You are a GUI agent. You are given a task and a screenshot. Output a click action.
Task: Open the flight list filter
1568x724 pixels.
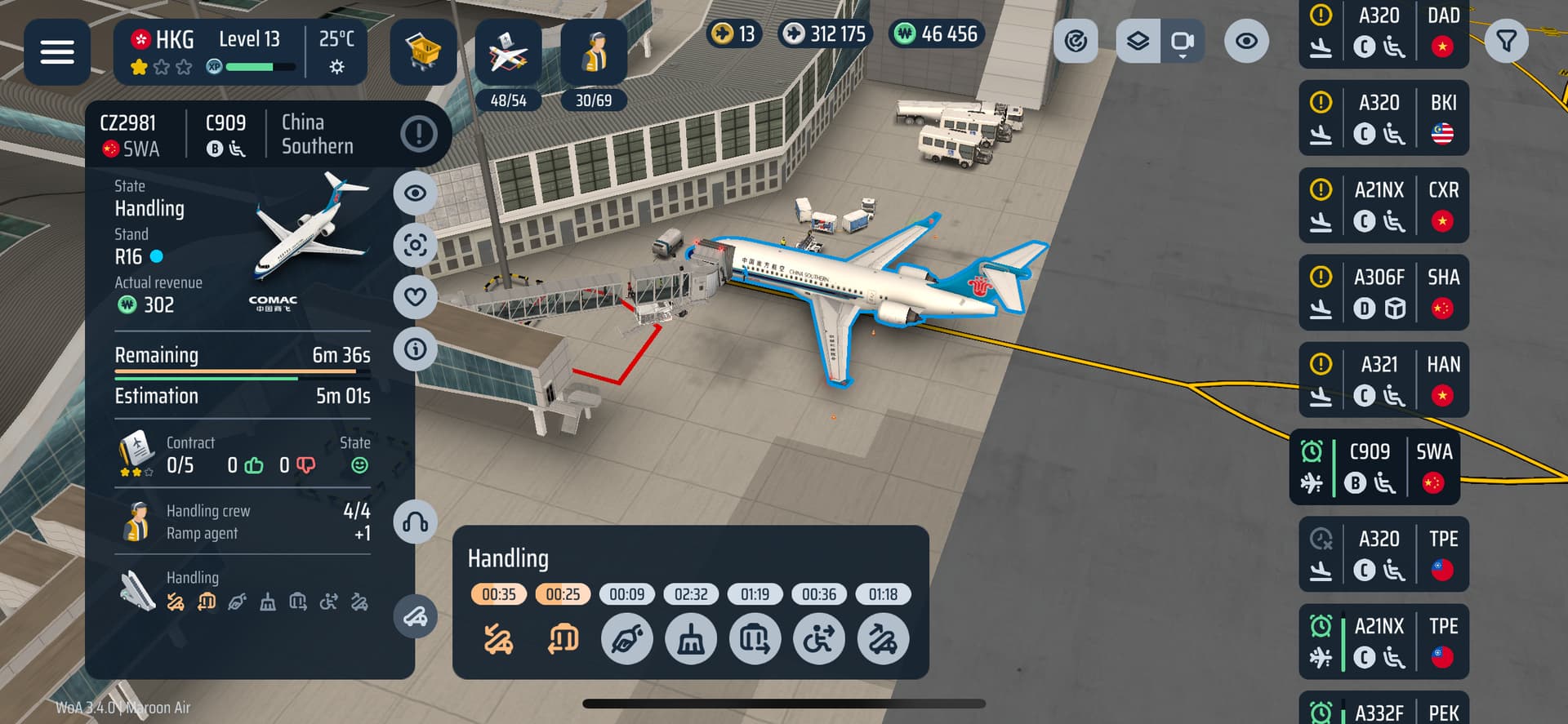[x=1506, y=41]
